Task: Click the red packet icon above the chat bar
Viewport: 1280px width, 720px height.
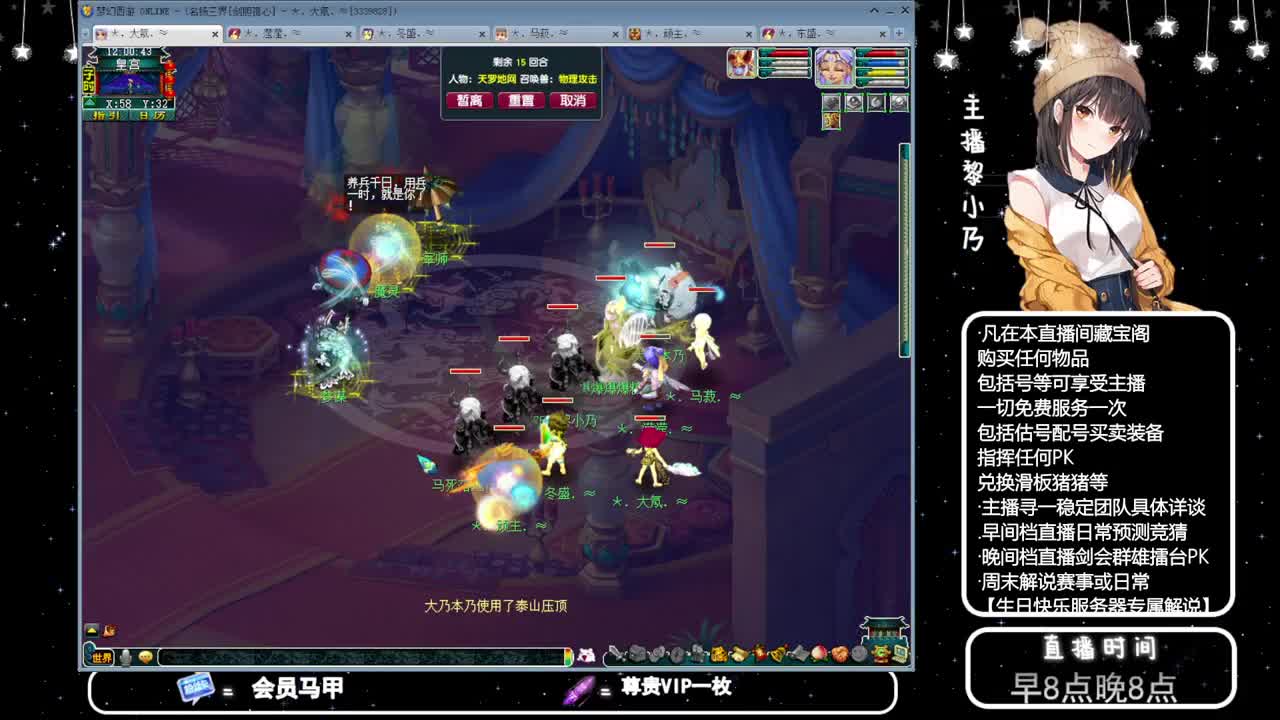Action: 108,631
